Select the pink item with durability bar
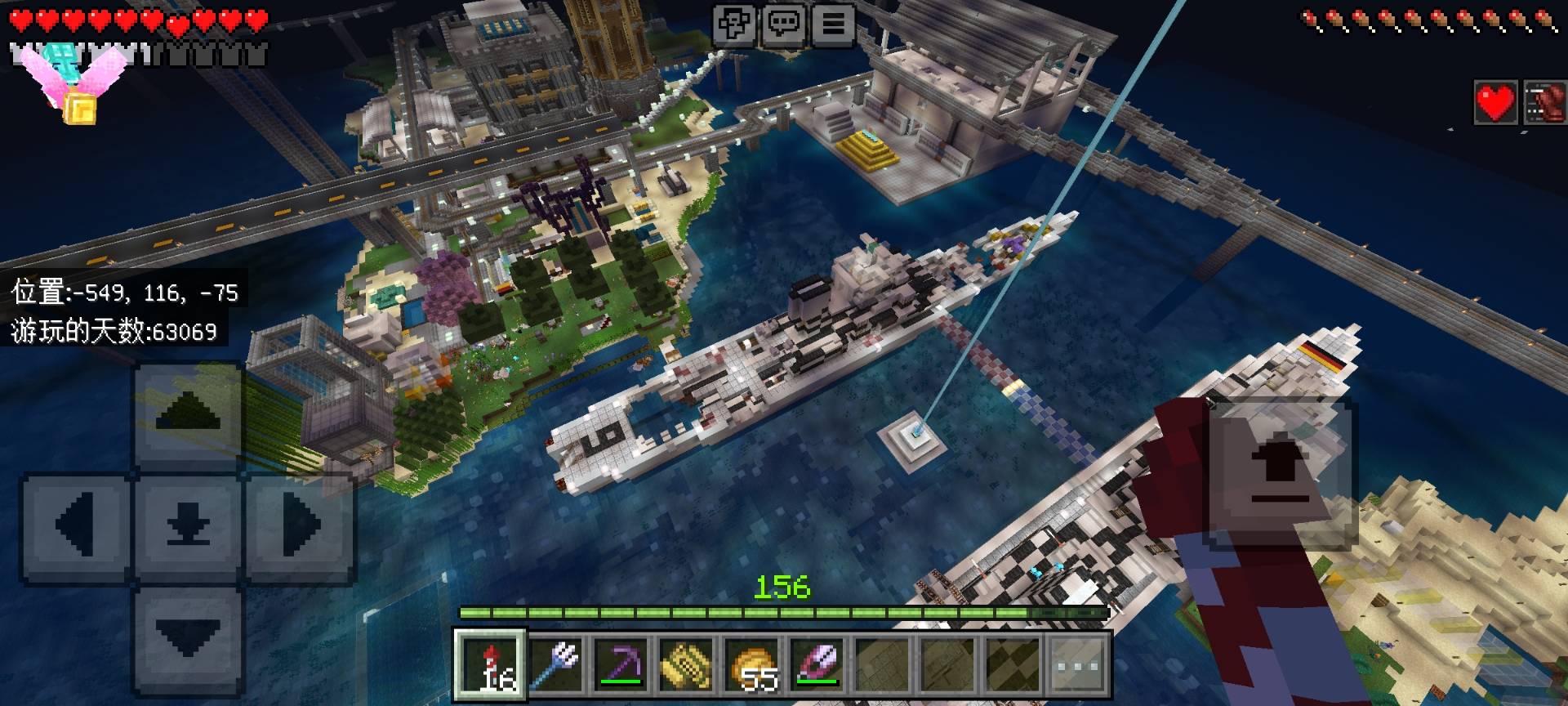Image resolution: width=1568 pixels, height=706 pixels. point(818,665)
